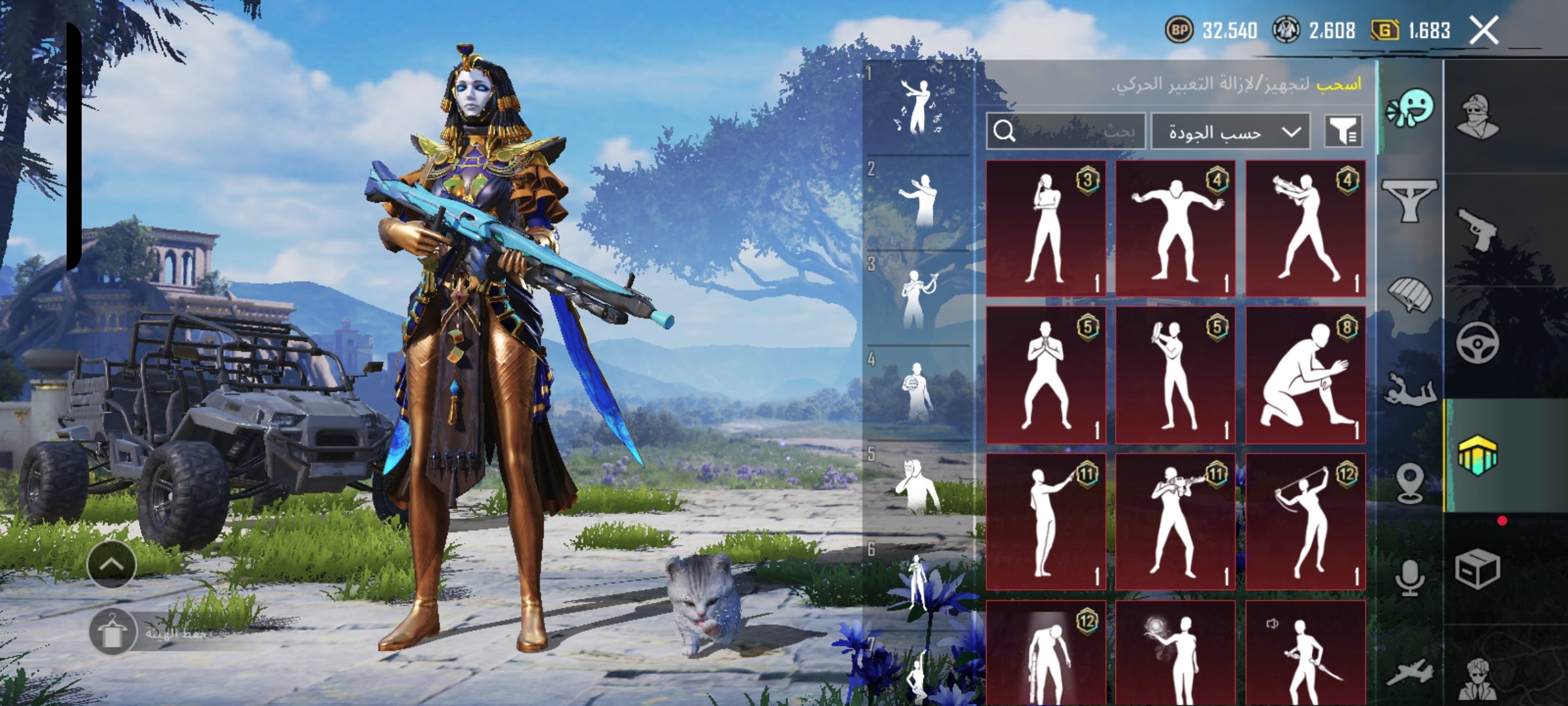Click the hanger save outfit button
Image resolution: width=1568 pixels, height=706 pixels.
tap(112, 631)
